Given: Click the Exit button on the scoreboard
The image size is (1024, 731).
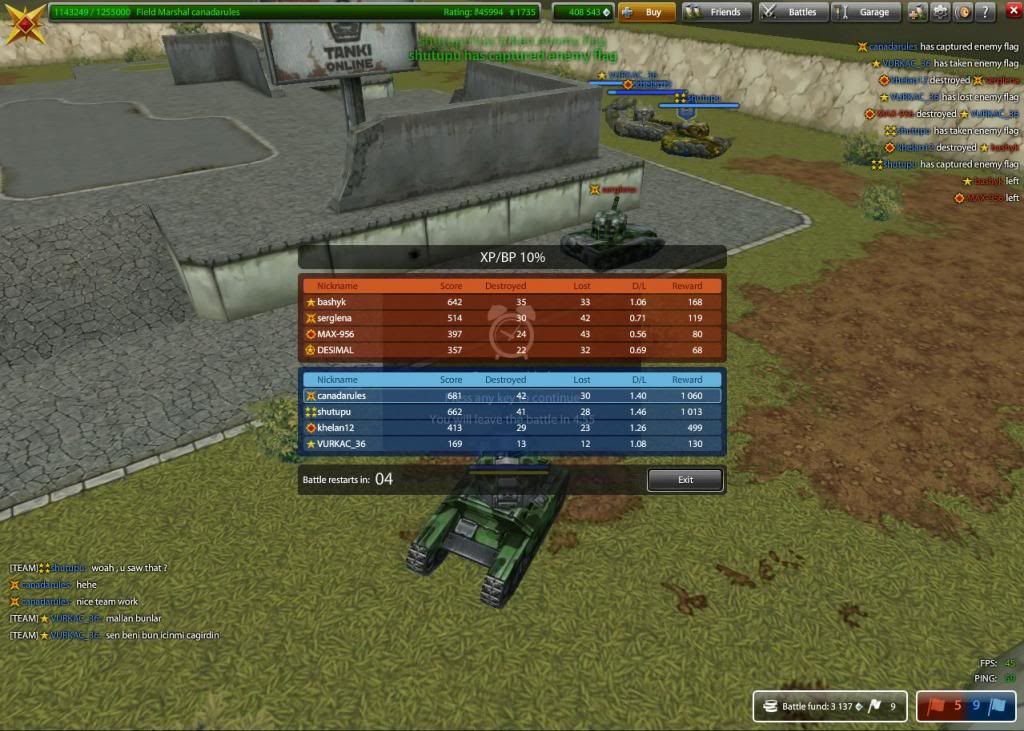Looking at the screenshot, I should tap(685, 480).
